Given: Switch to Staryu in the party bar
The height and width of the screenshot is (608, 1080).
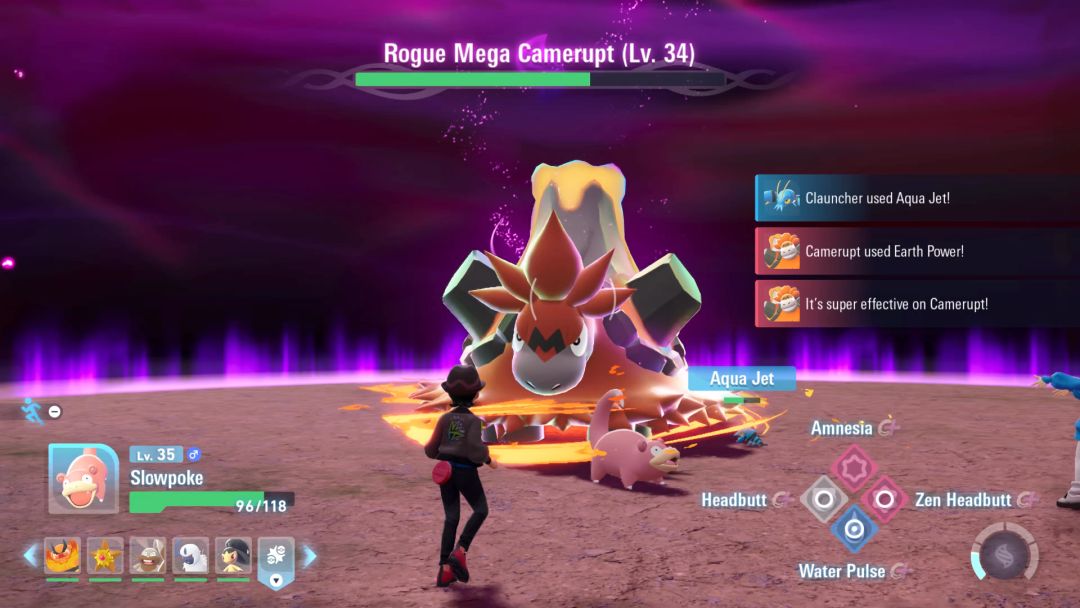Looking at the screenshot, I should click(105, 555).
